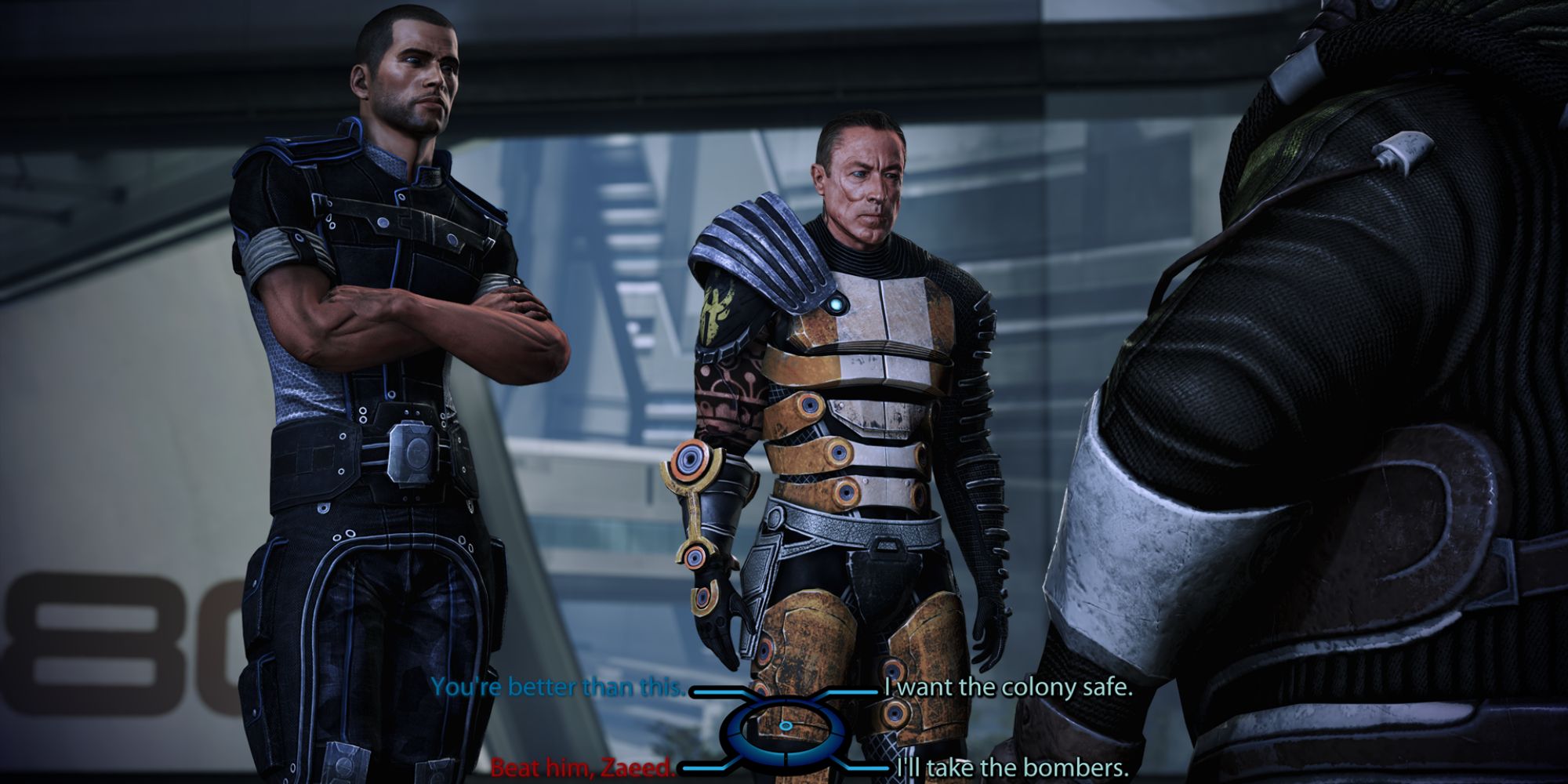This screenshot has width=1568, height=784.
Task: Choose the red Renegade dialogue response
Action: [584, 766]
